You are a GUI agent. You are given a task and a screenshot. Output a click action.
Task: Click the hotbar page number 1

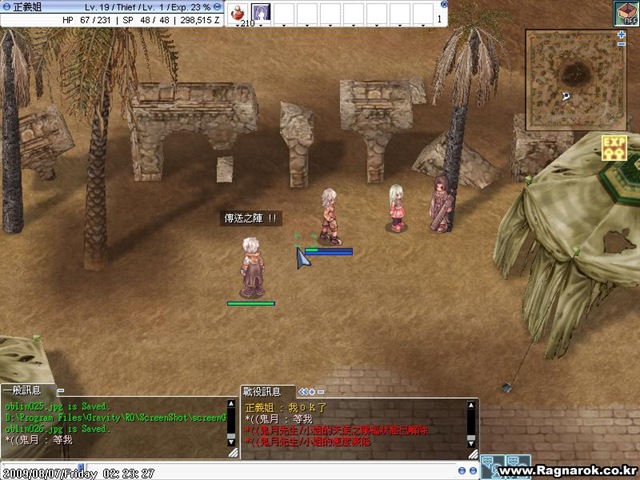click(x=440, y=17)
